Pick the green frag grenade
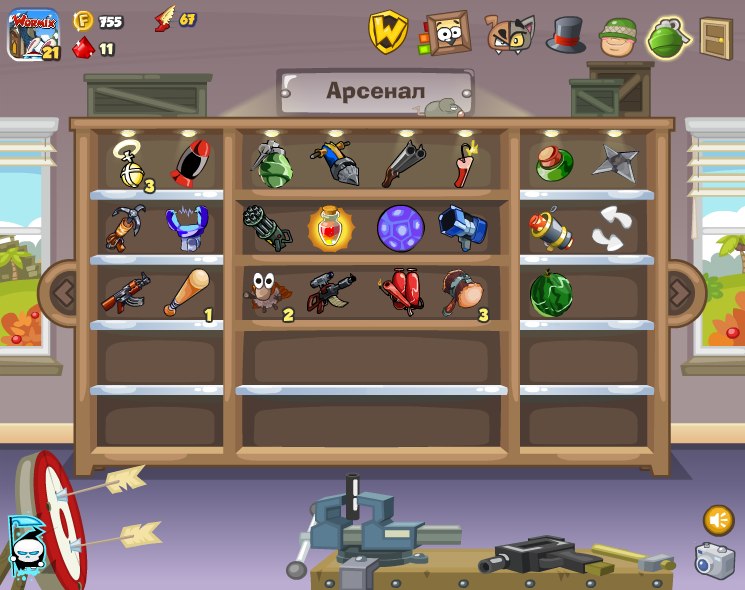This screenshot has width=745, height=590. point(271,164)
